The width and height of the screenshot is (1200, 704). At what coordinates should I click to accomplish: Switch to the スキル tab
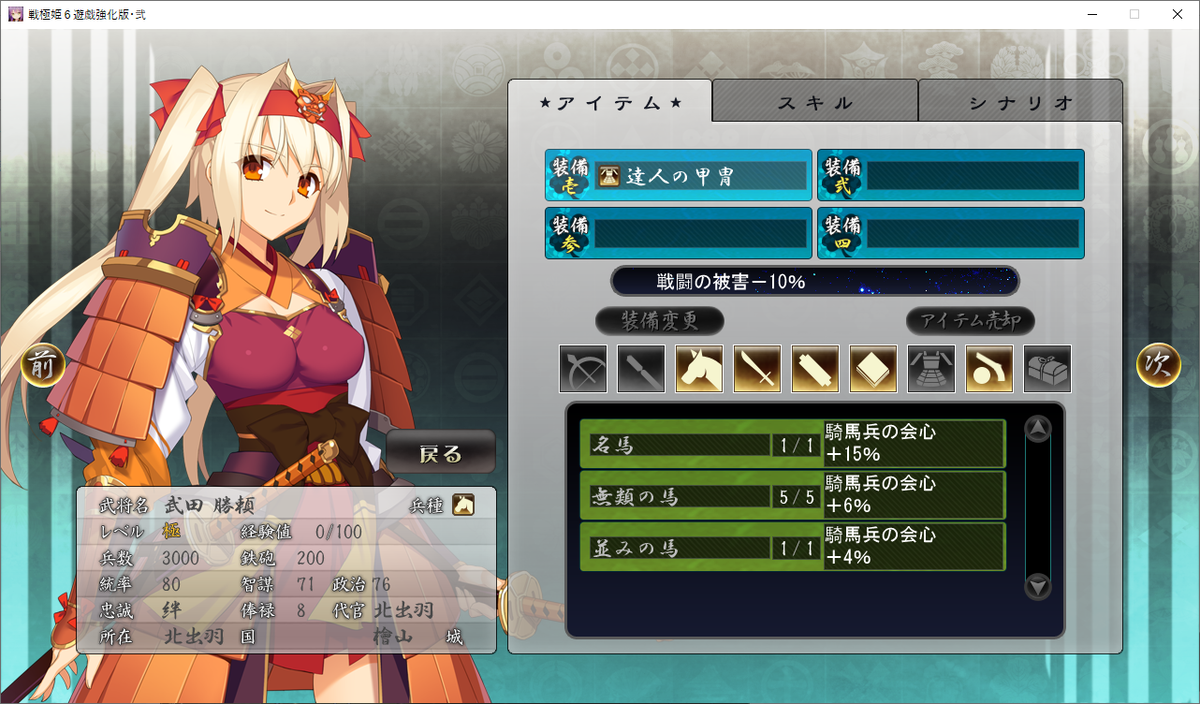[x=815, y=102]
